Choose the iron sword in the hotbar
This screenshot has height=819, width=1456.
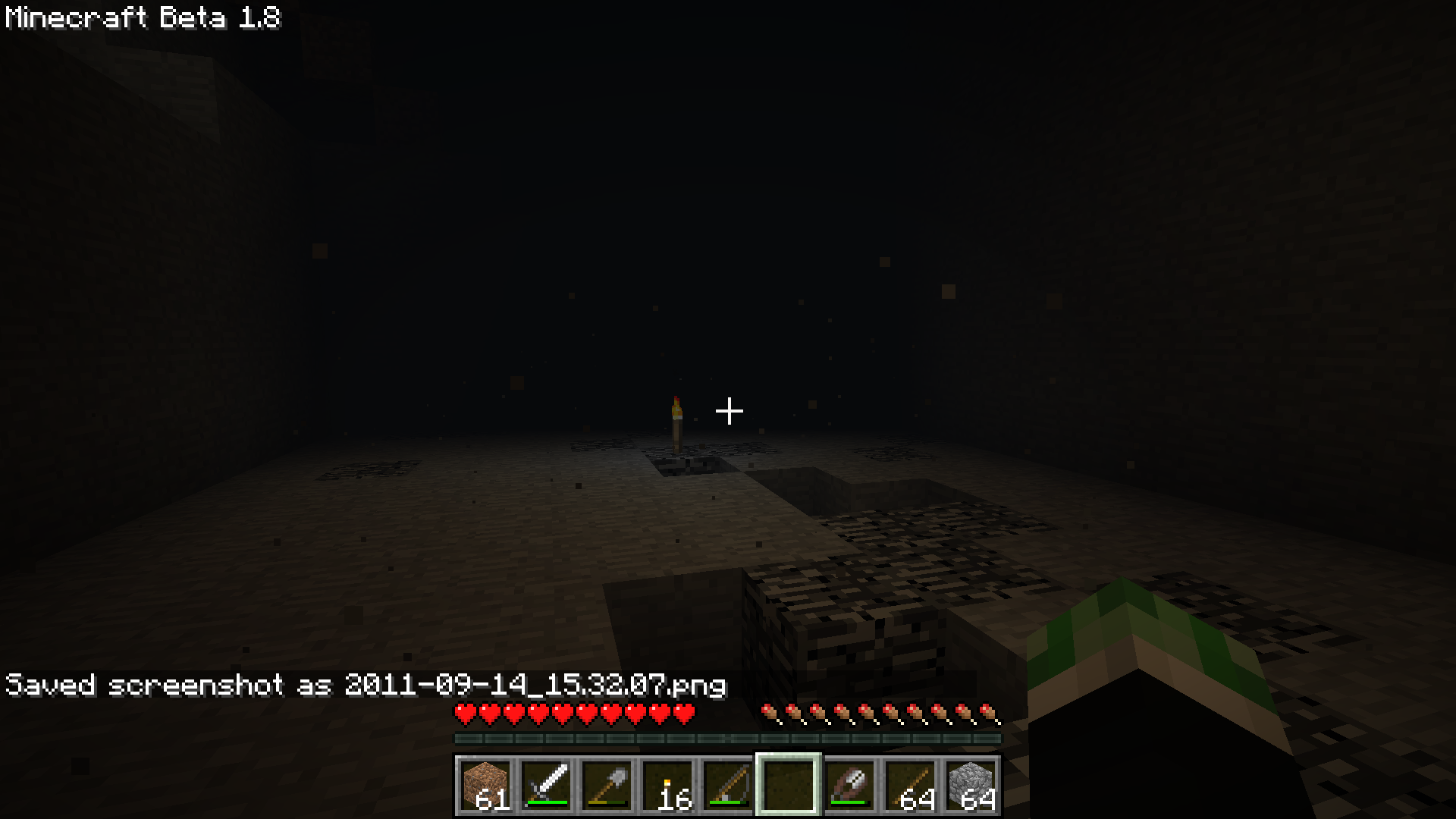click(546, 785)
